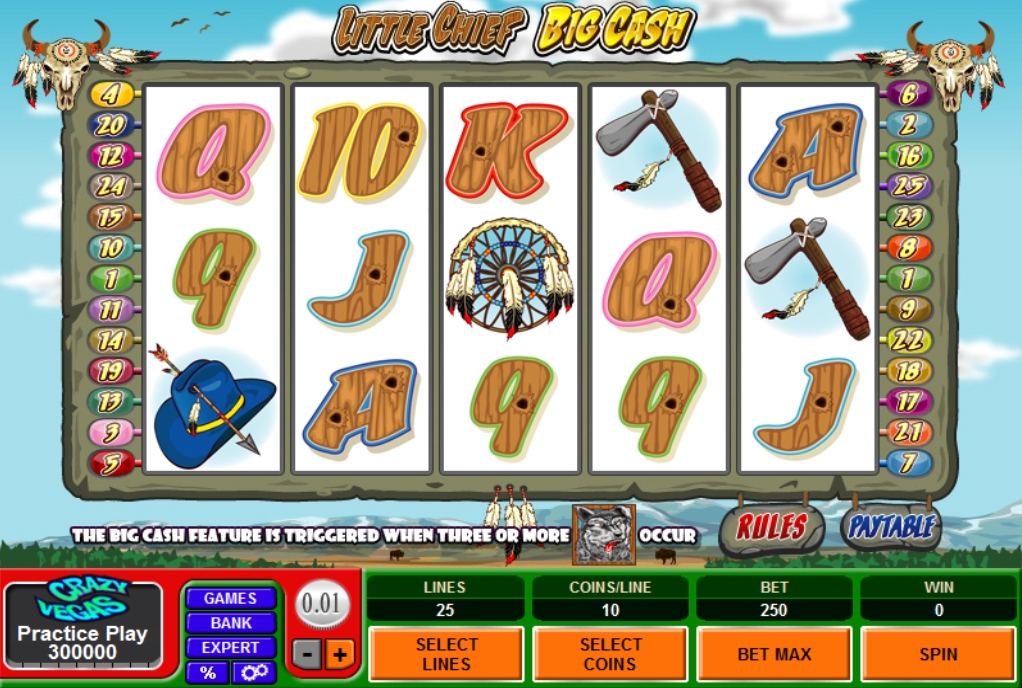Choose Select Coins

610,654
